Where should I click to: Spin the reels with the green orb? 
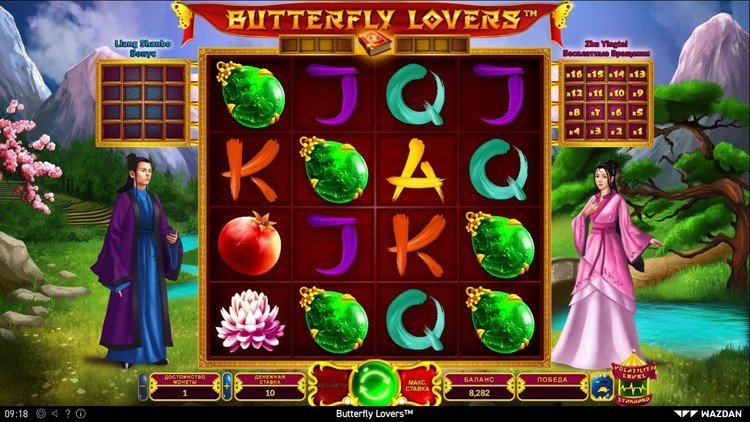pyautogui.click(x=375, y=384)
